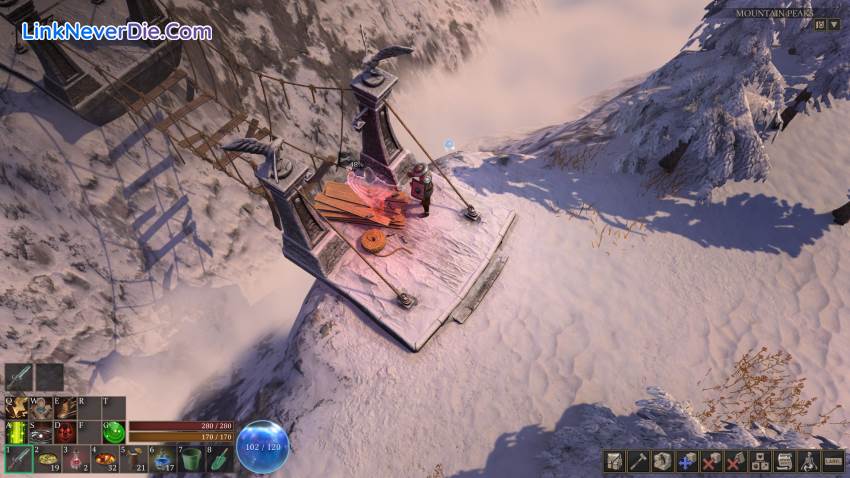
Task: Select the glowing orange item in slot 4
Action: click(105, 459)
